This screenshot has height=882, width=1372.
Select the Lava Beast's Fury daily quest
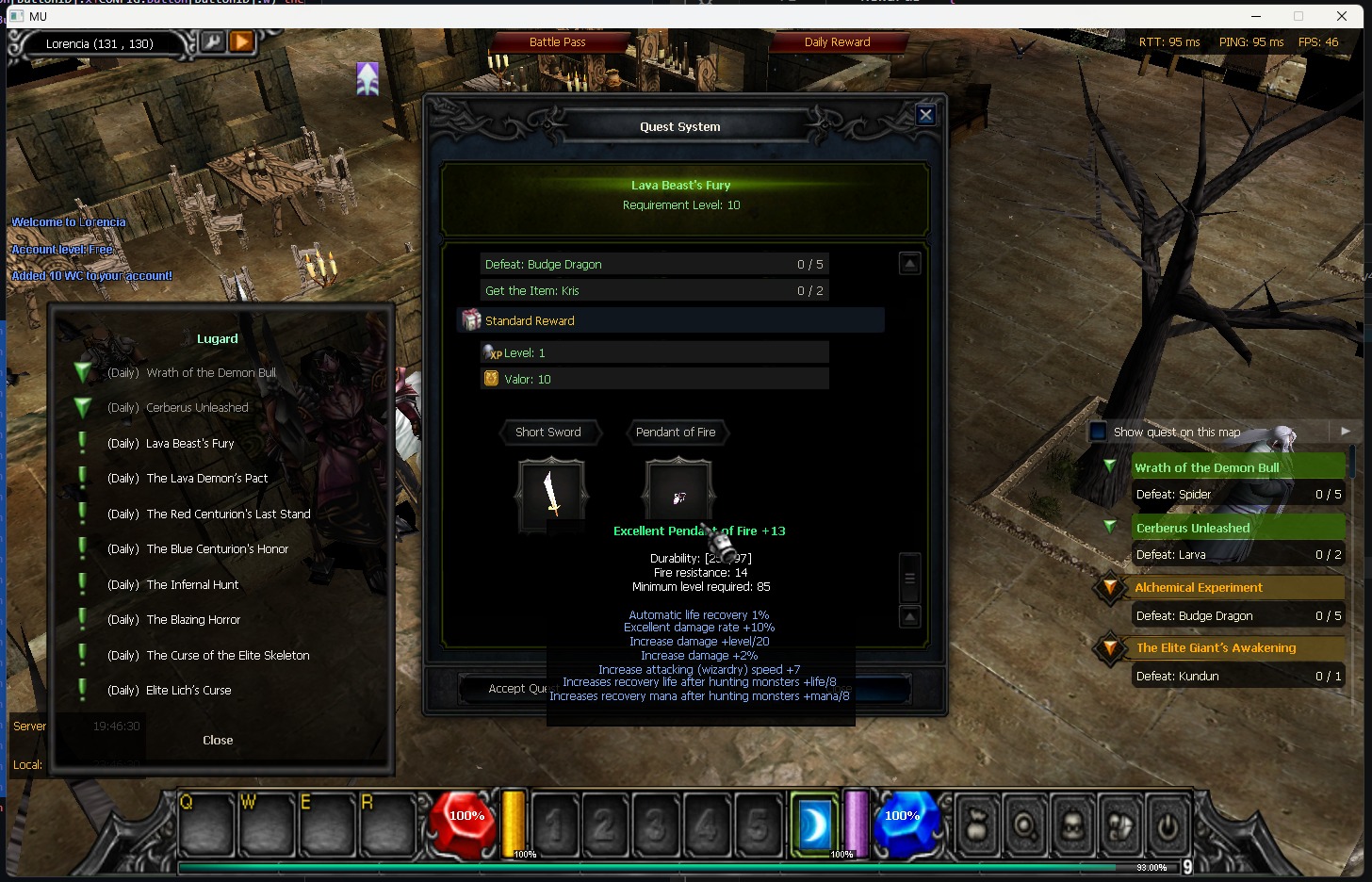[189, 443]
